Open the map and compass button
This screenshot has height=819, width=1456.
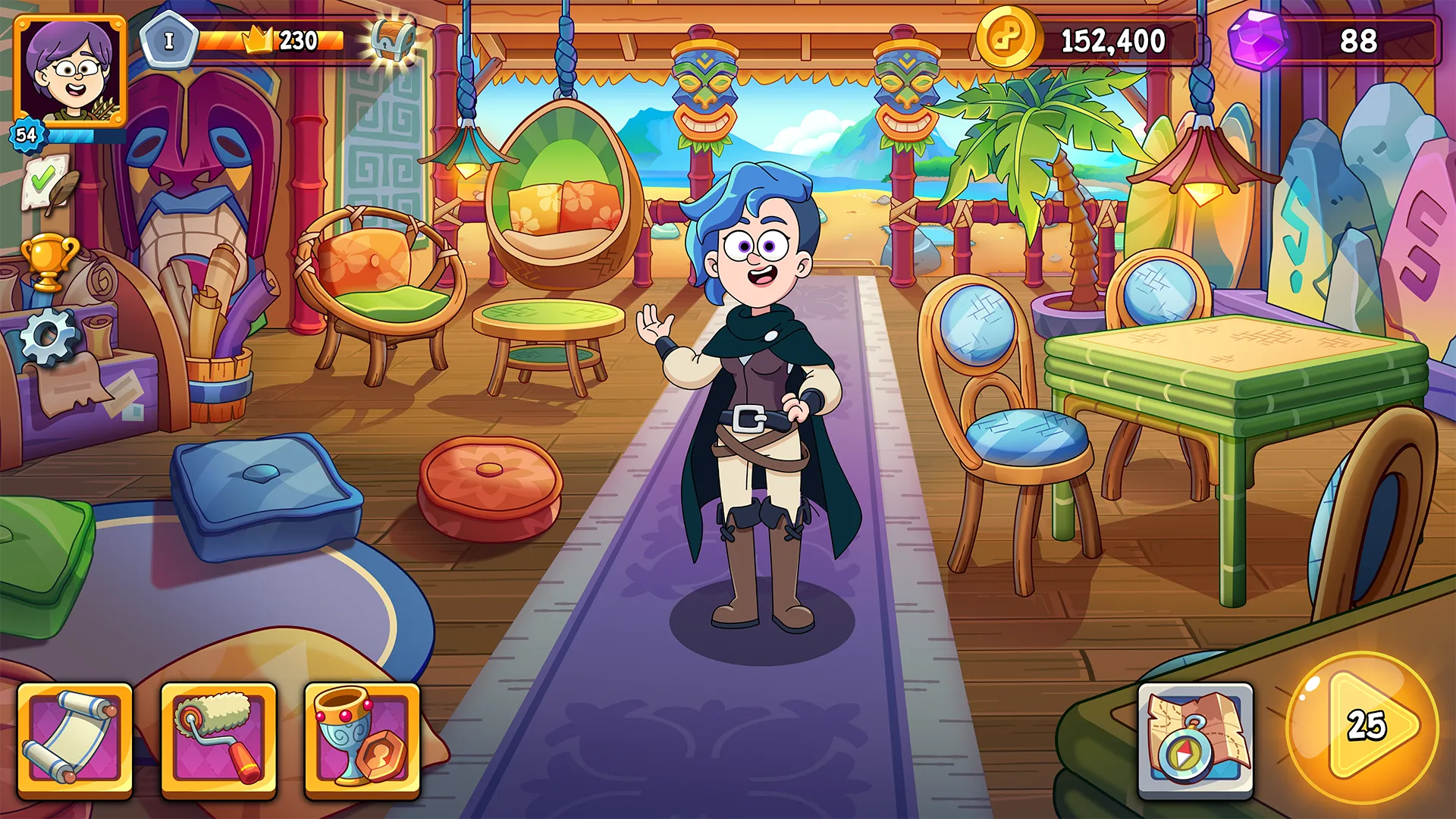(1195, 741)
